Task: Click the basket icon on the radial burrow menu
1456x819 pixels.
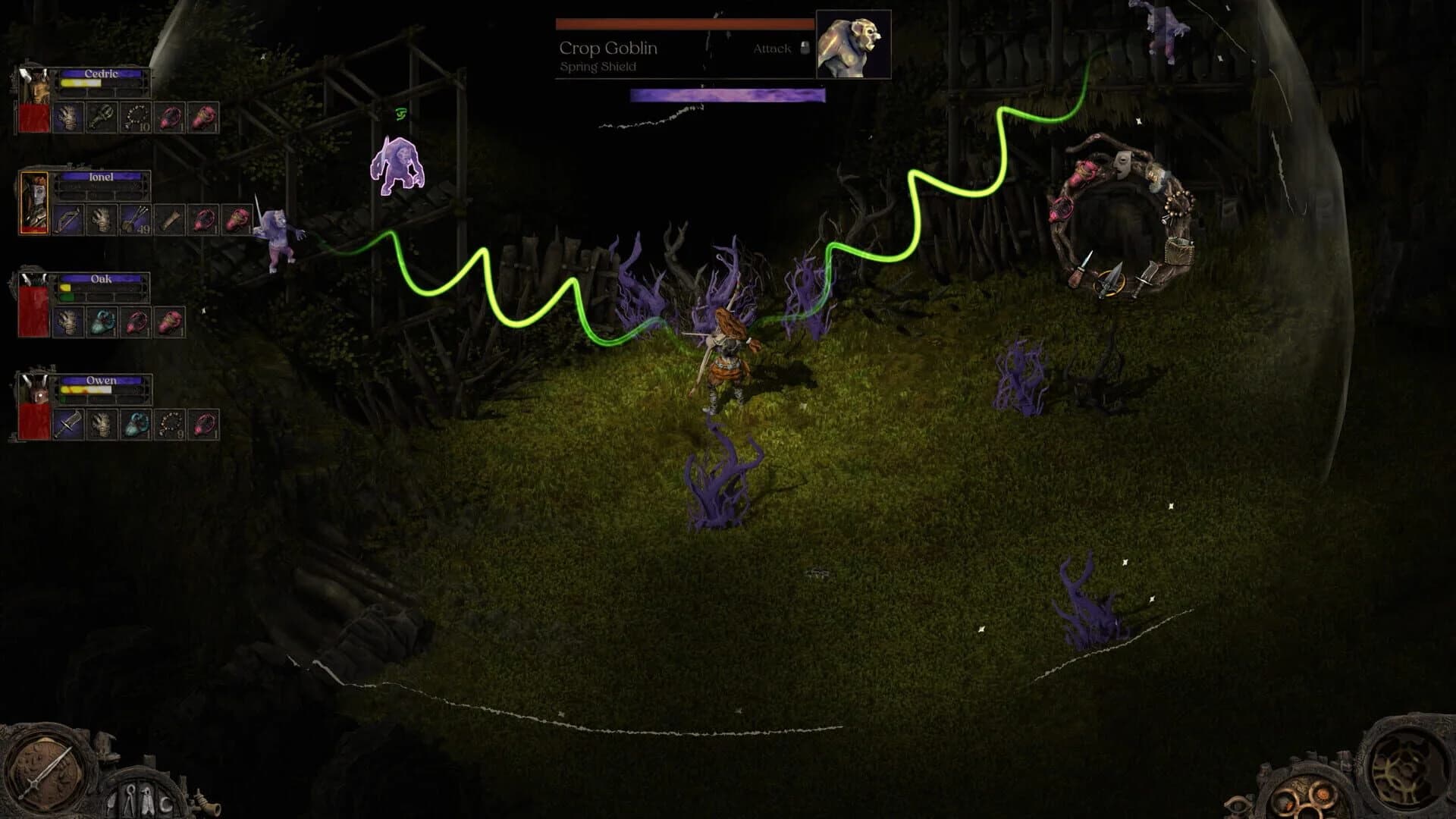Action: pyautogui.click(x=1180, y=251)
